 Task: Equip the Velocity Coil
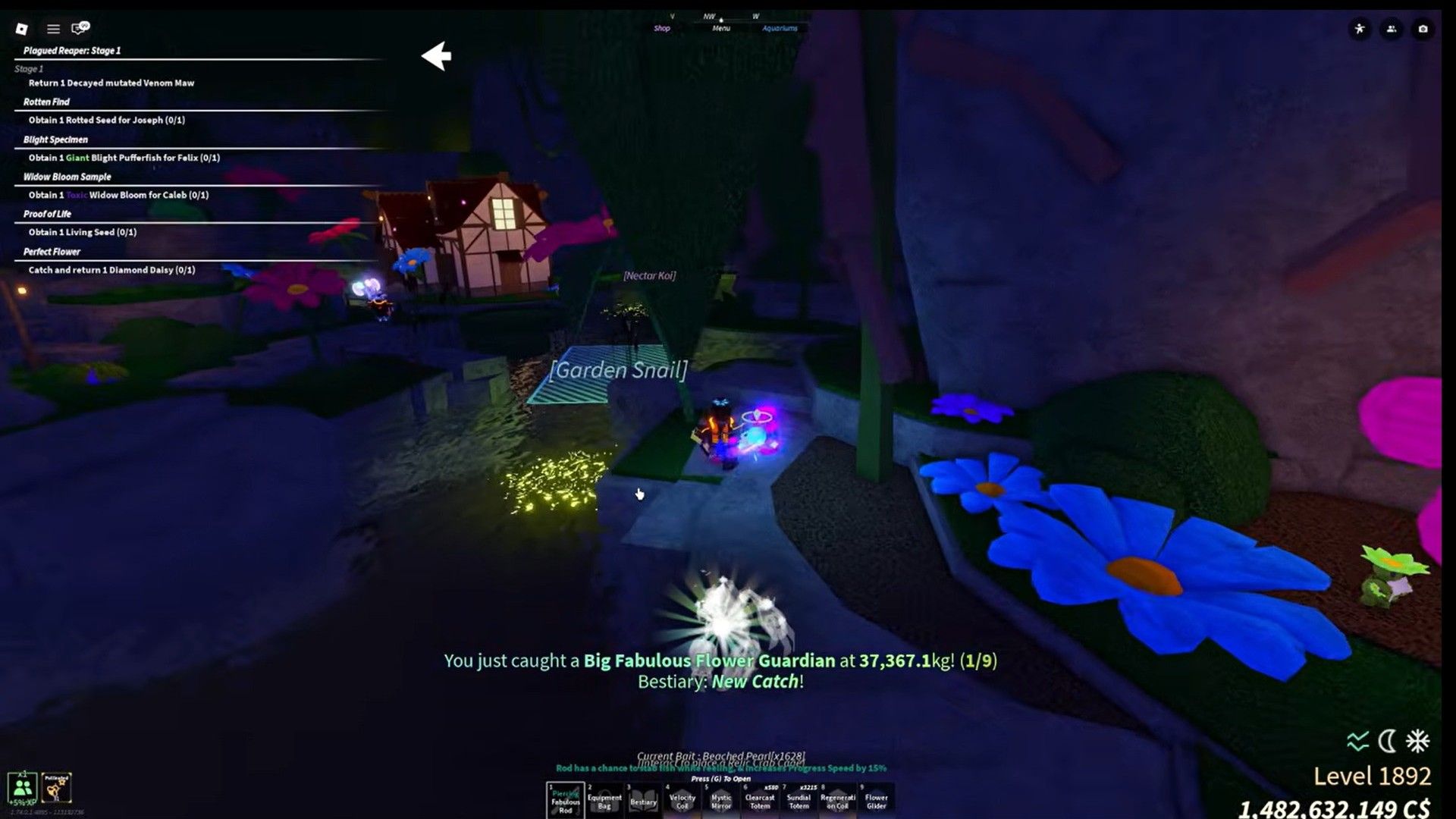pyautogui.click(x=682, y=800)
